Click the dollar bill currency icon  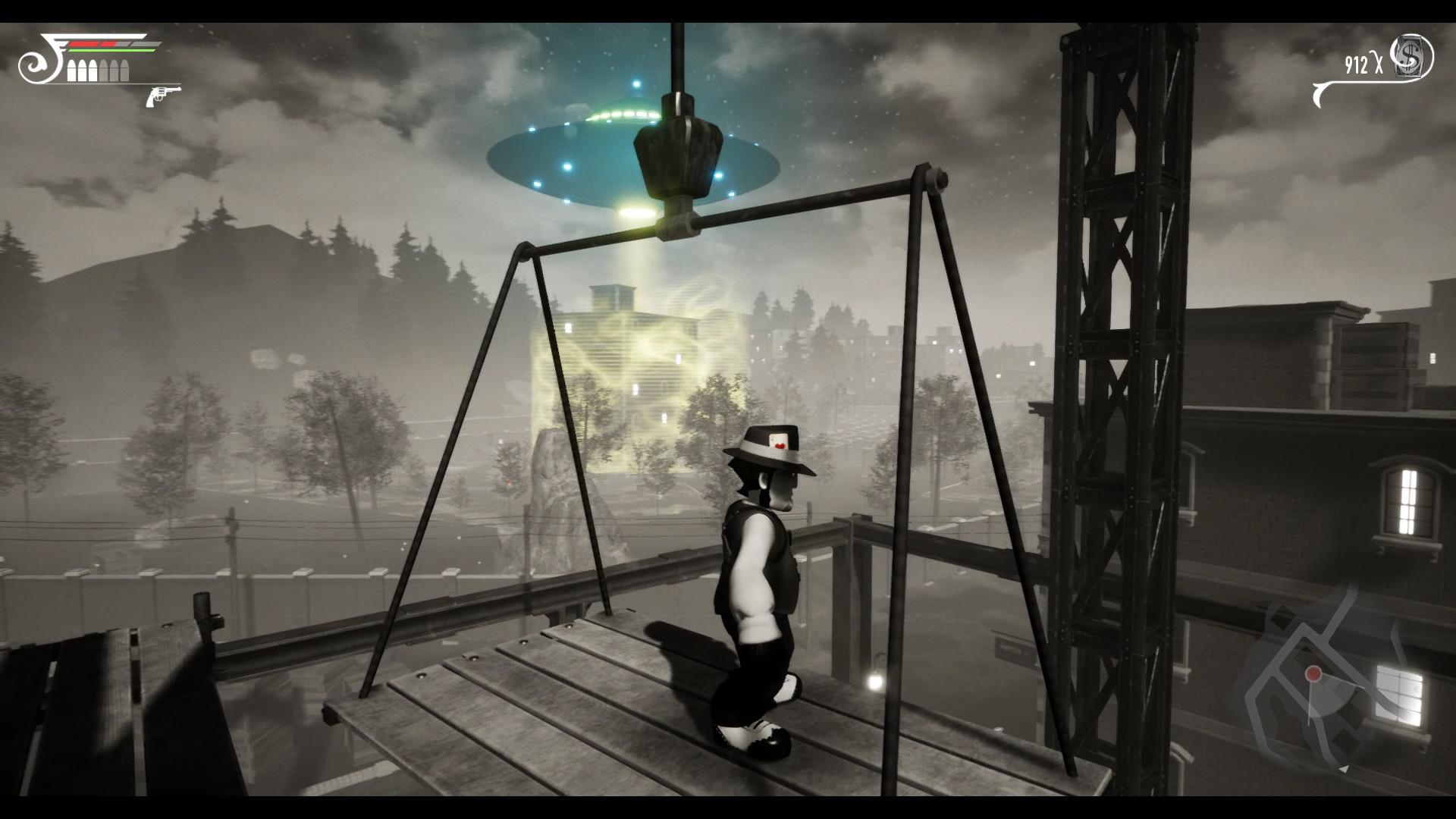(x=1410, y=58)
